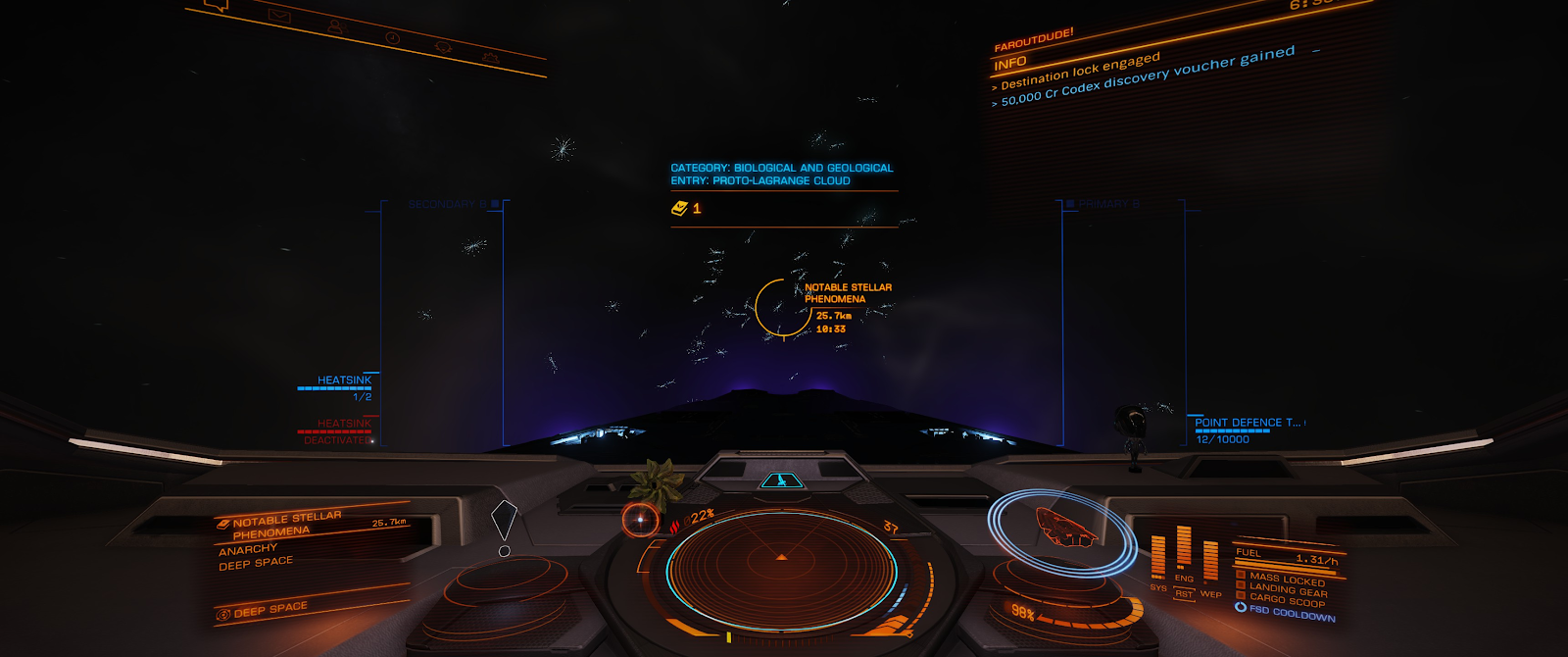
Task: Click the Notable Stellar Phenomena target reticle
Action: coord(783,308)
